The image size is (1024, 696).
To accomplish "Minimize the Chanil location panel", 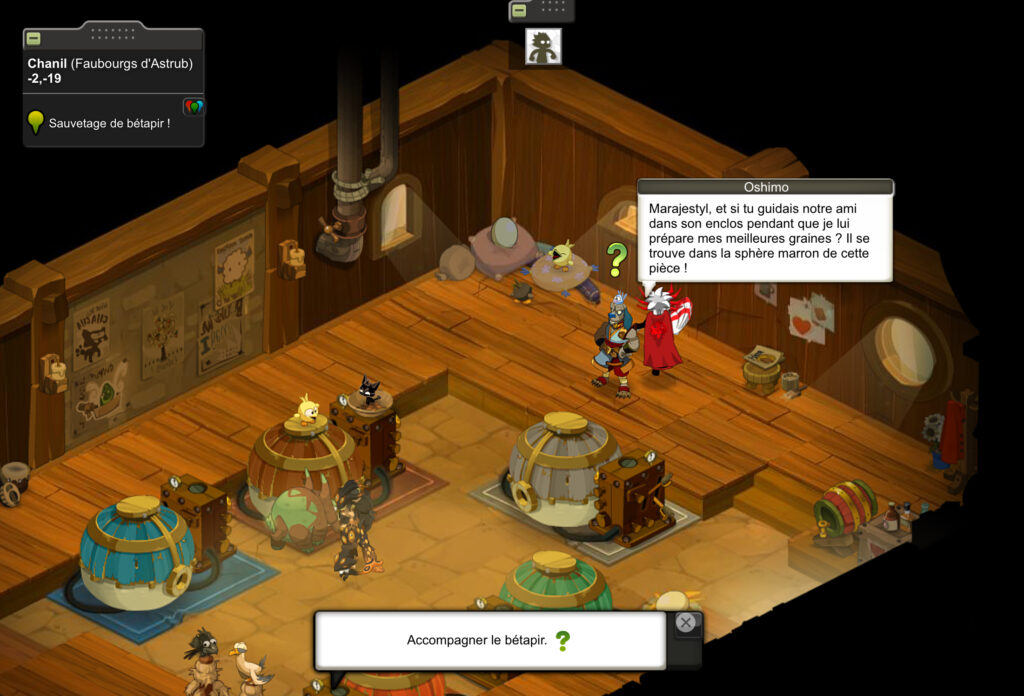I will coord(33,38).
